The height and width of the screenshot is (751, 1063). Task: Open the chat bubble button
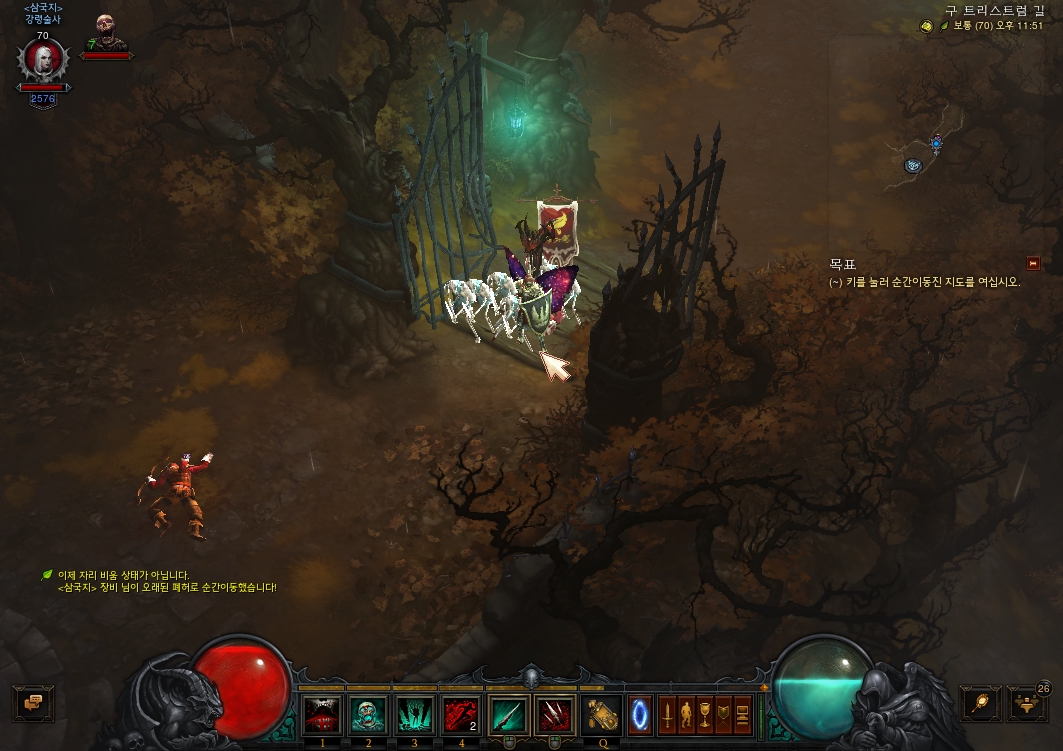[x=32, y=703]
